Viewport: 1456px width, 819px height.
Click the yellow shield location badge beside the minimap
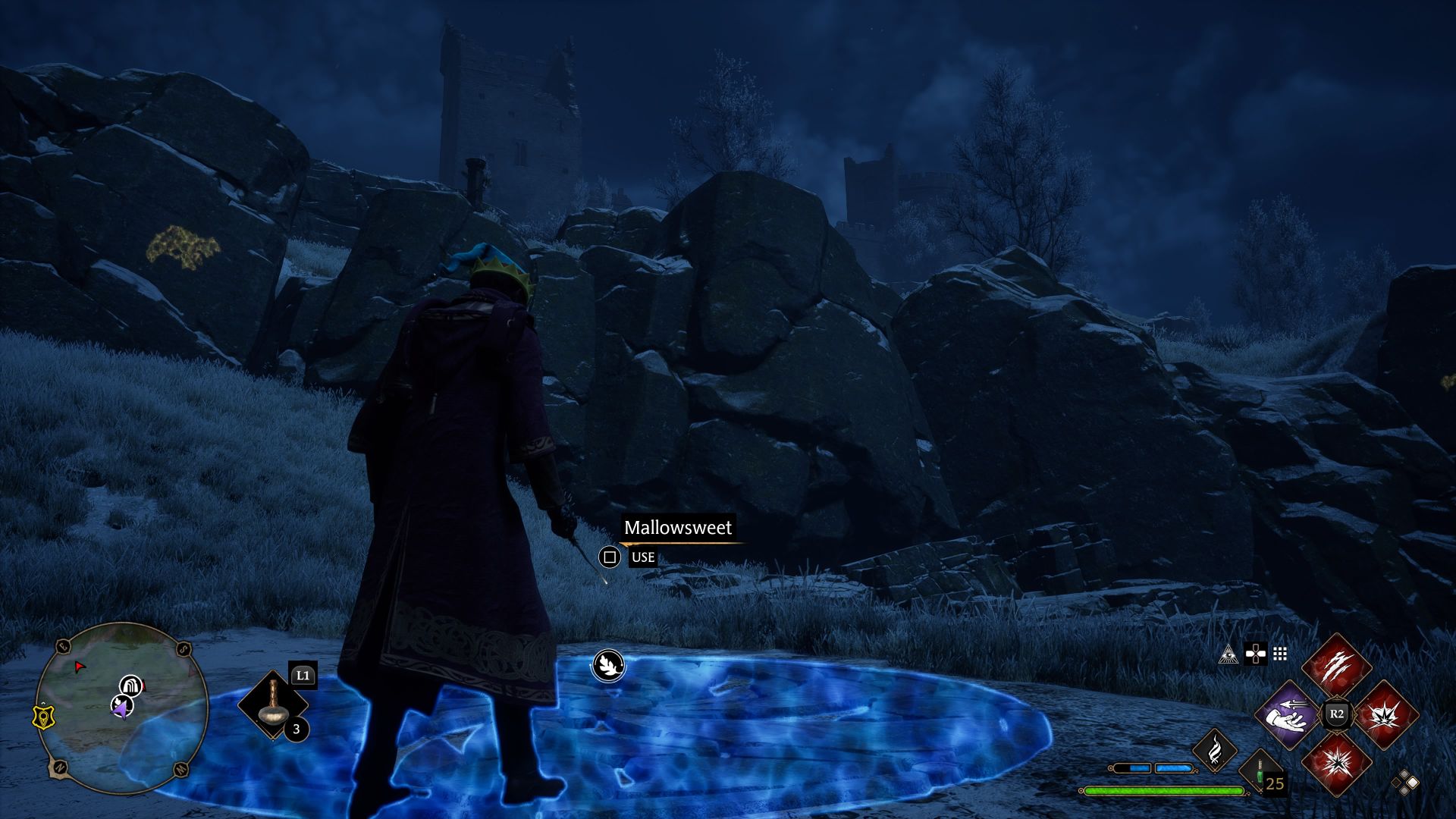(x=44, y=716)
